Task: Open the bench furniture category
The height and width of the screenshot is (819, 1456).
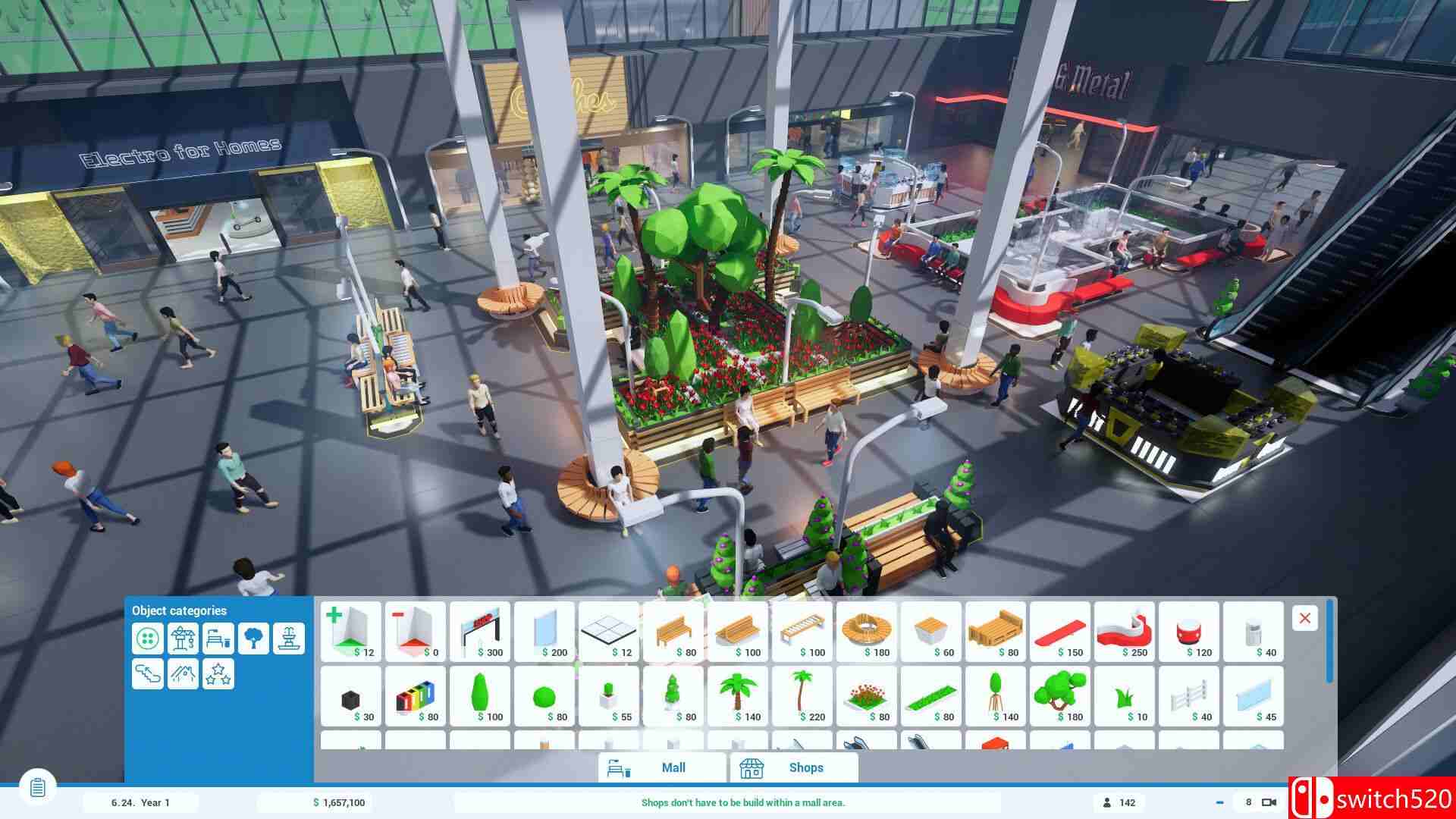Action: (x=218, y=639)
